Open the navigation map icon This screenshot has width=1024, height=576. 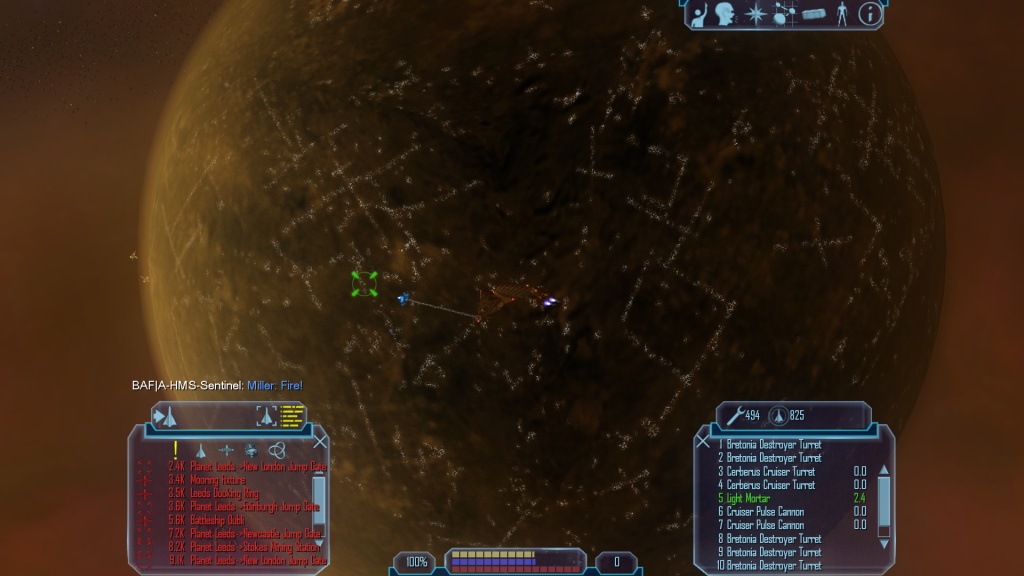coord(784,14)
